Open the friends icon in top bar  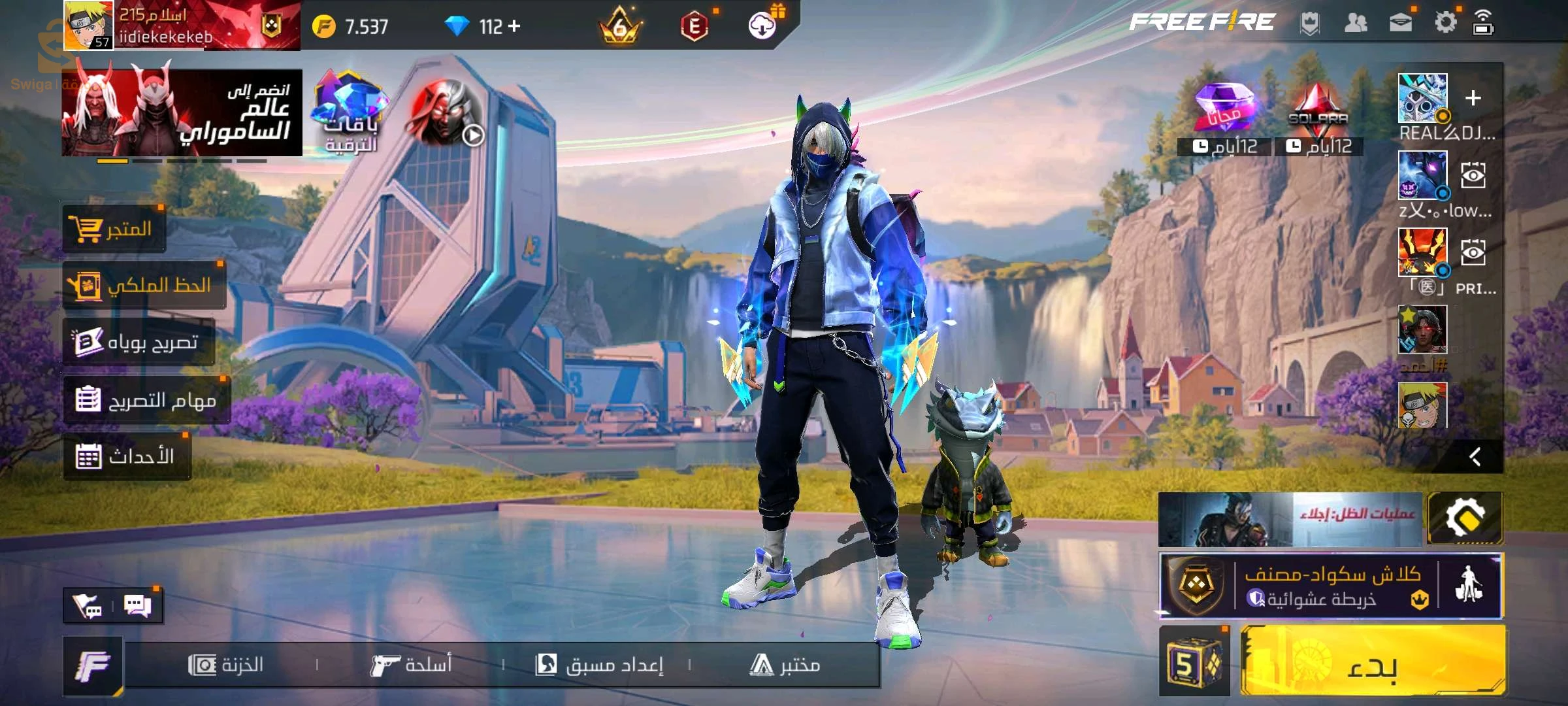pyautogui.click(x=1356, y=24)
